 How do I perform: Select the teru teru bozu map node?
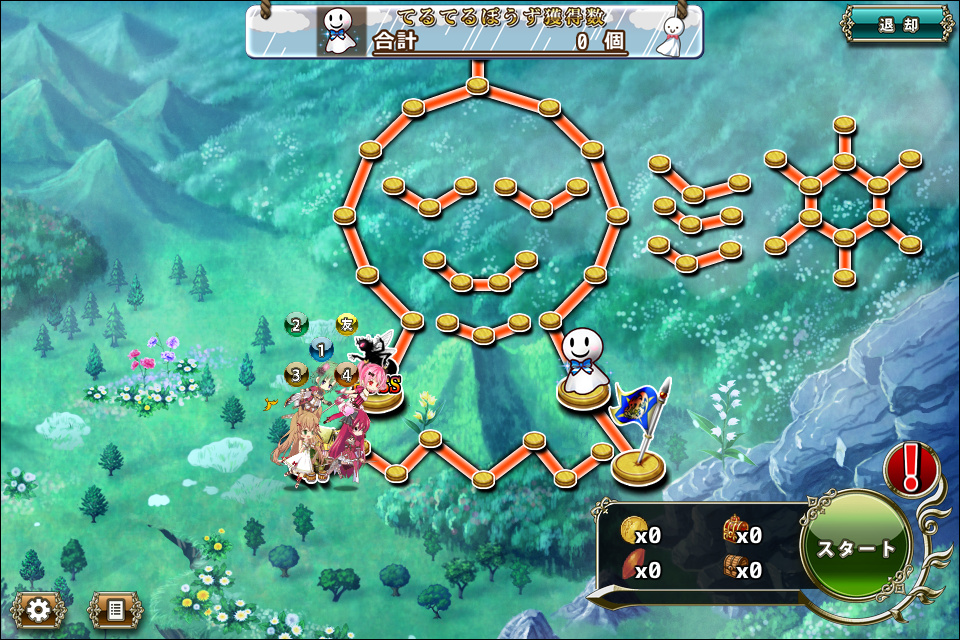[x=582, y=368]
